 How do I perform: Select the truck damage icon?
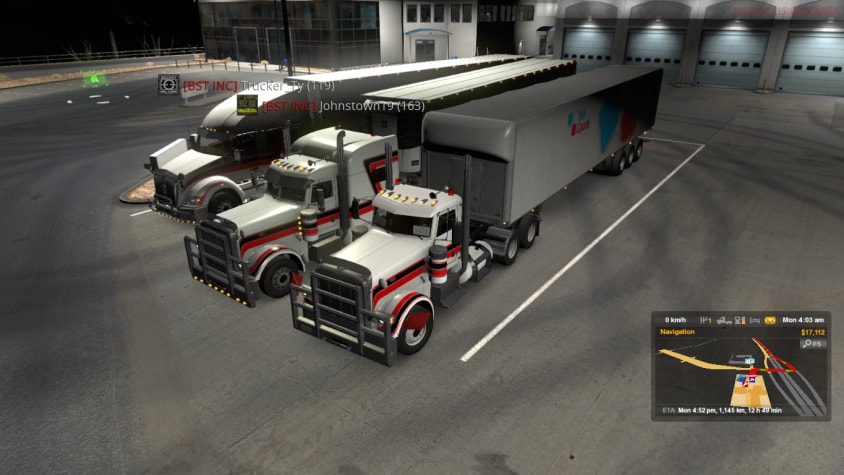[x=722, y=320]
